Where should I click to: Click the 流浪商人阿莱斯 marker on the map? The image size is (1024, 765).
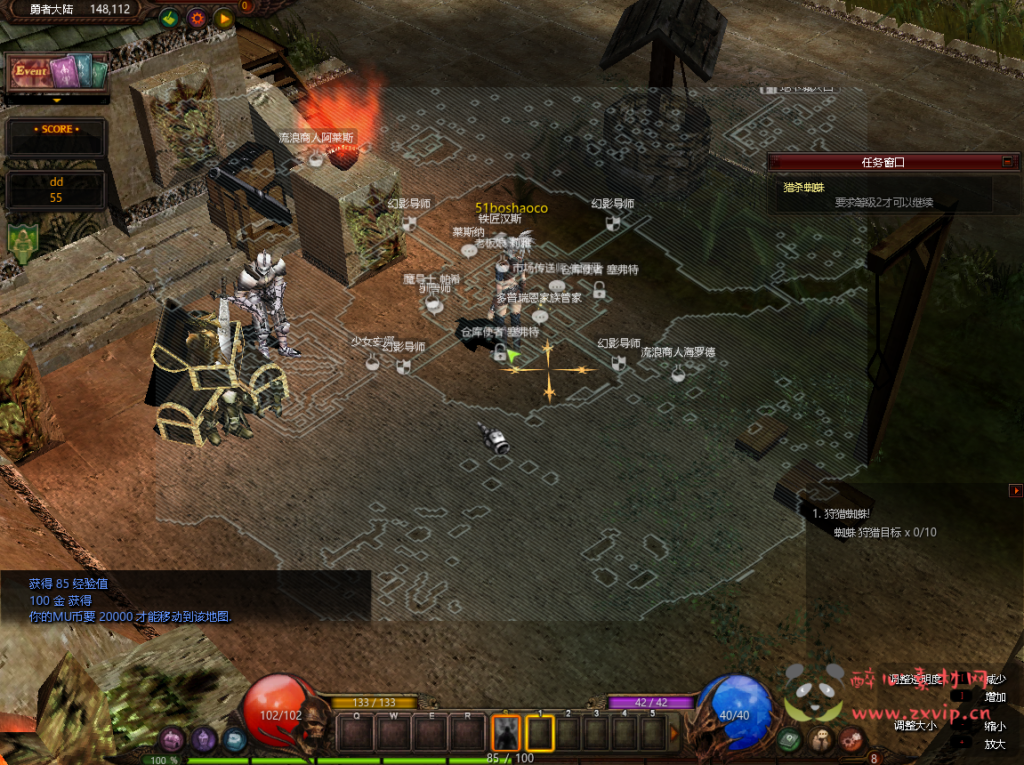tap(316, 158)
